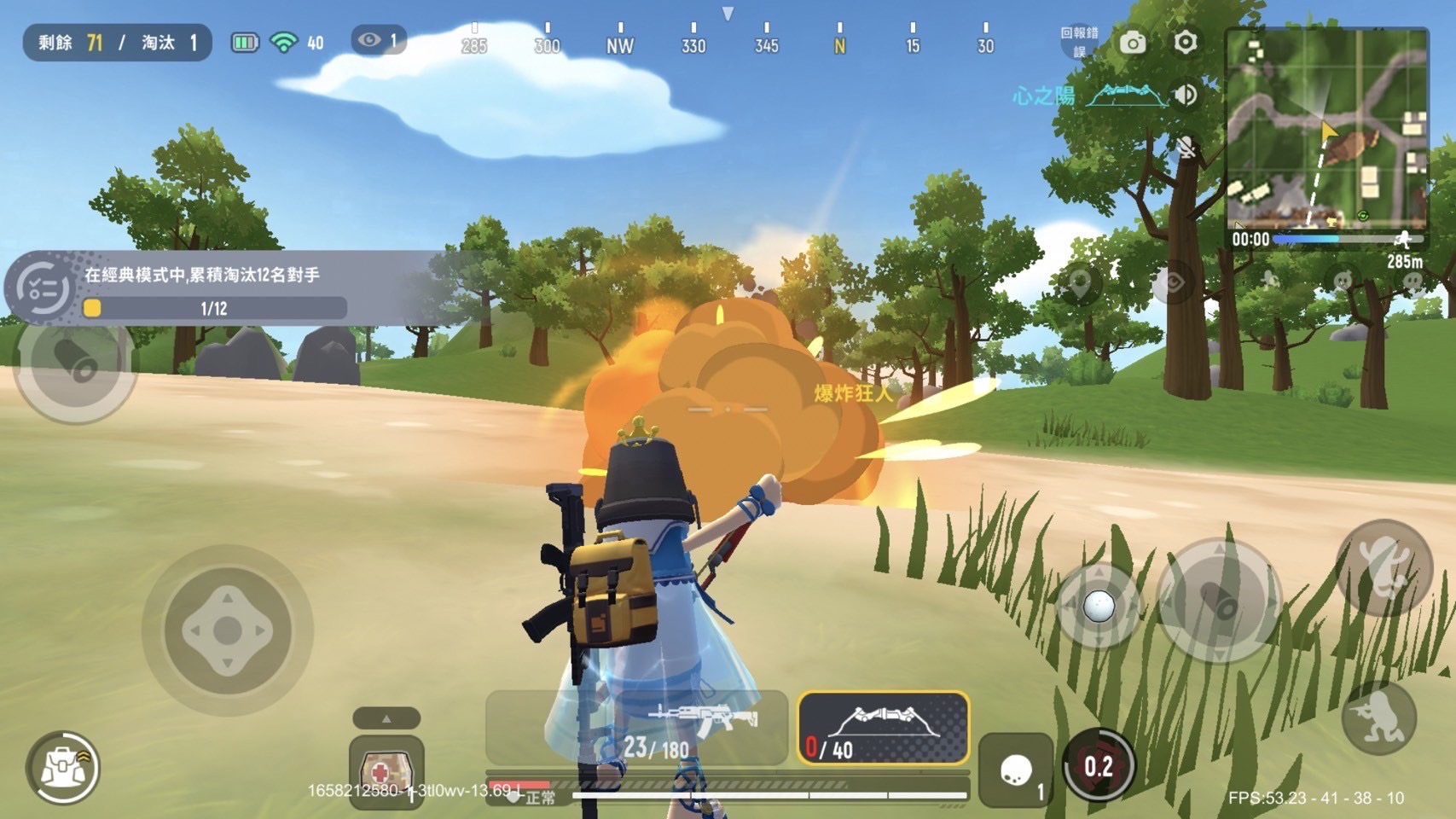Expand the arrow above the medkit

coord(386,718)
